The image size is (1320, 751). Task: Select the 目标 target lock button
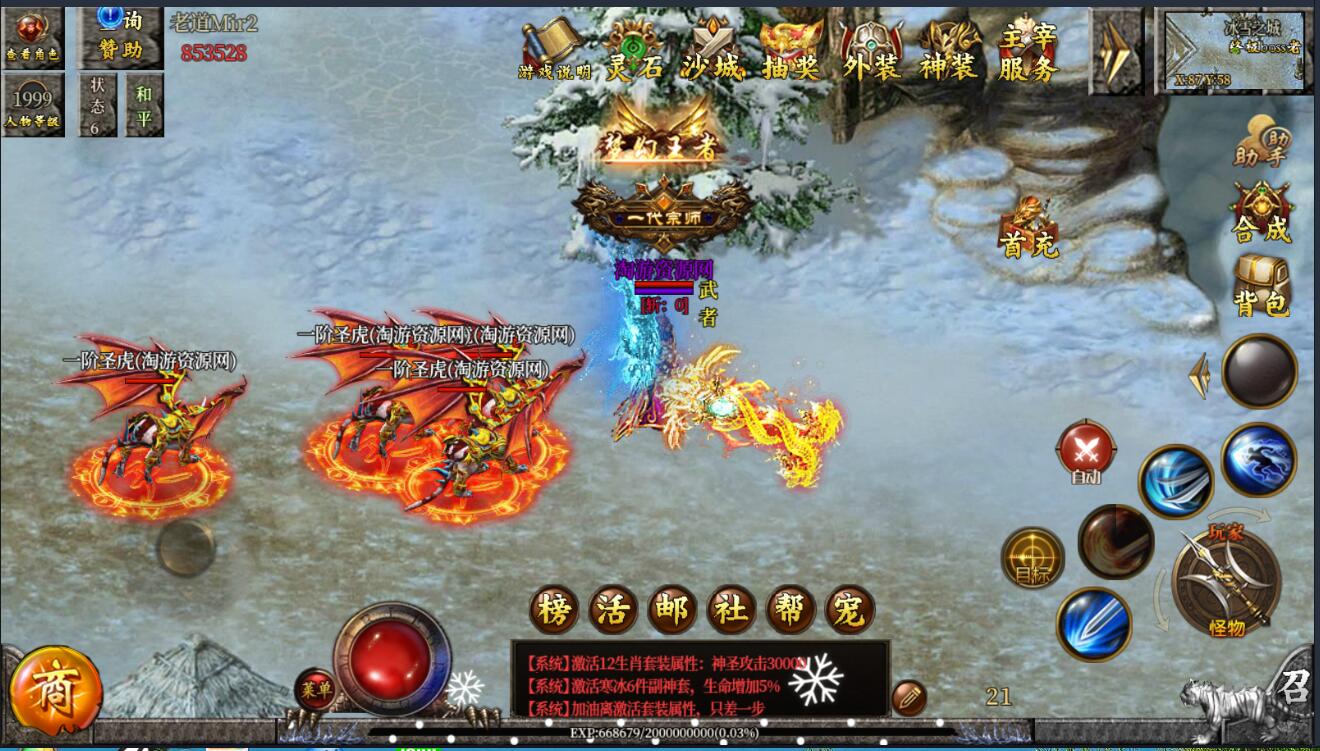click(x=1032, y=558)
